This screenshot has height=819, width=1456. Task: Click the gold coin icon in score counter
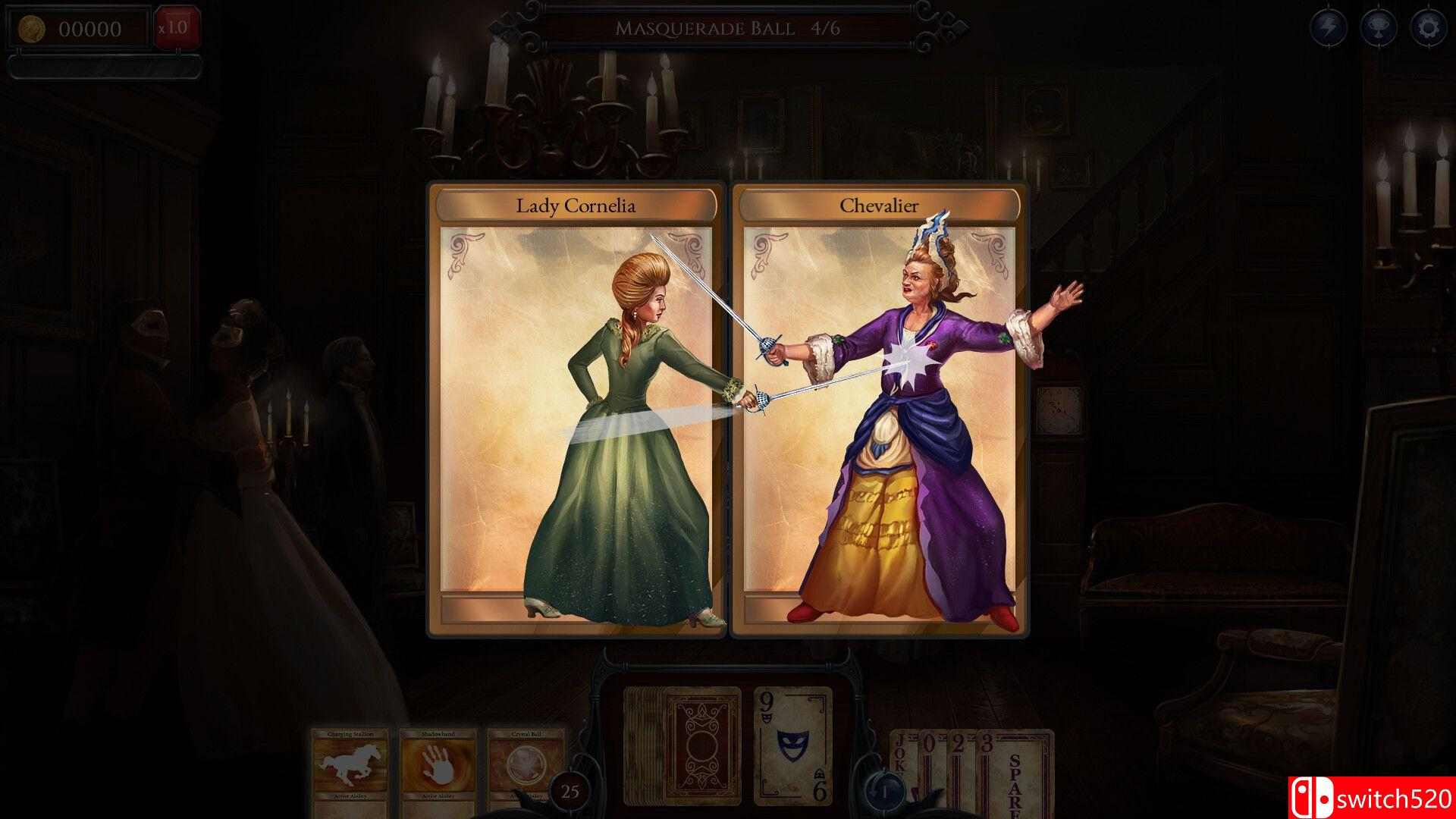tap(32, 28)
